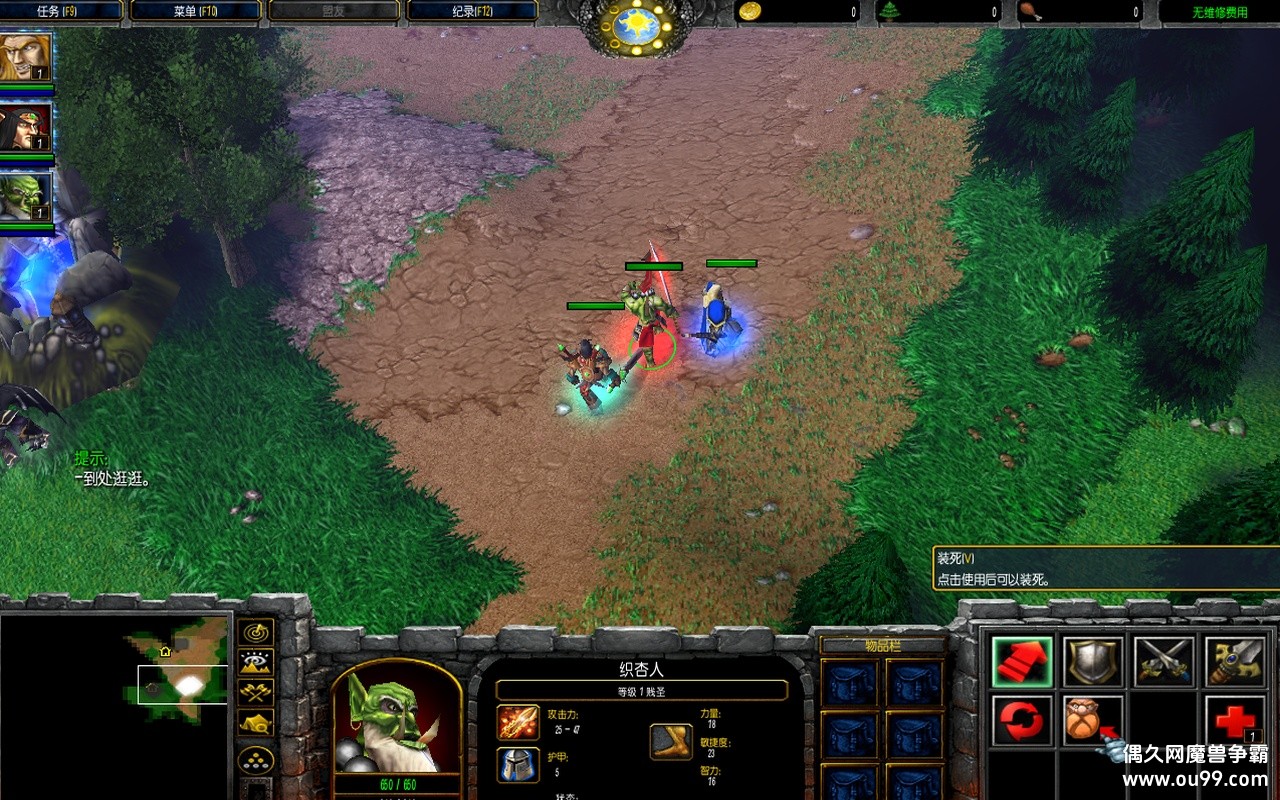Toggle the minimap terrain display button
Viewport: 1280px width, 800px height.
(x=257, y=661)
